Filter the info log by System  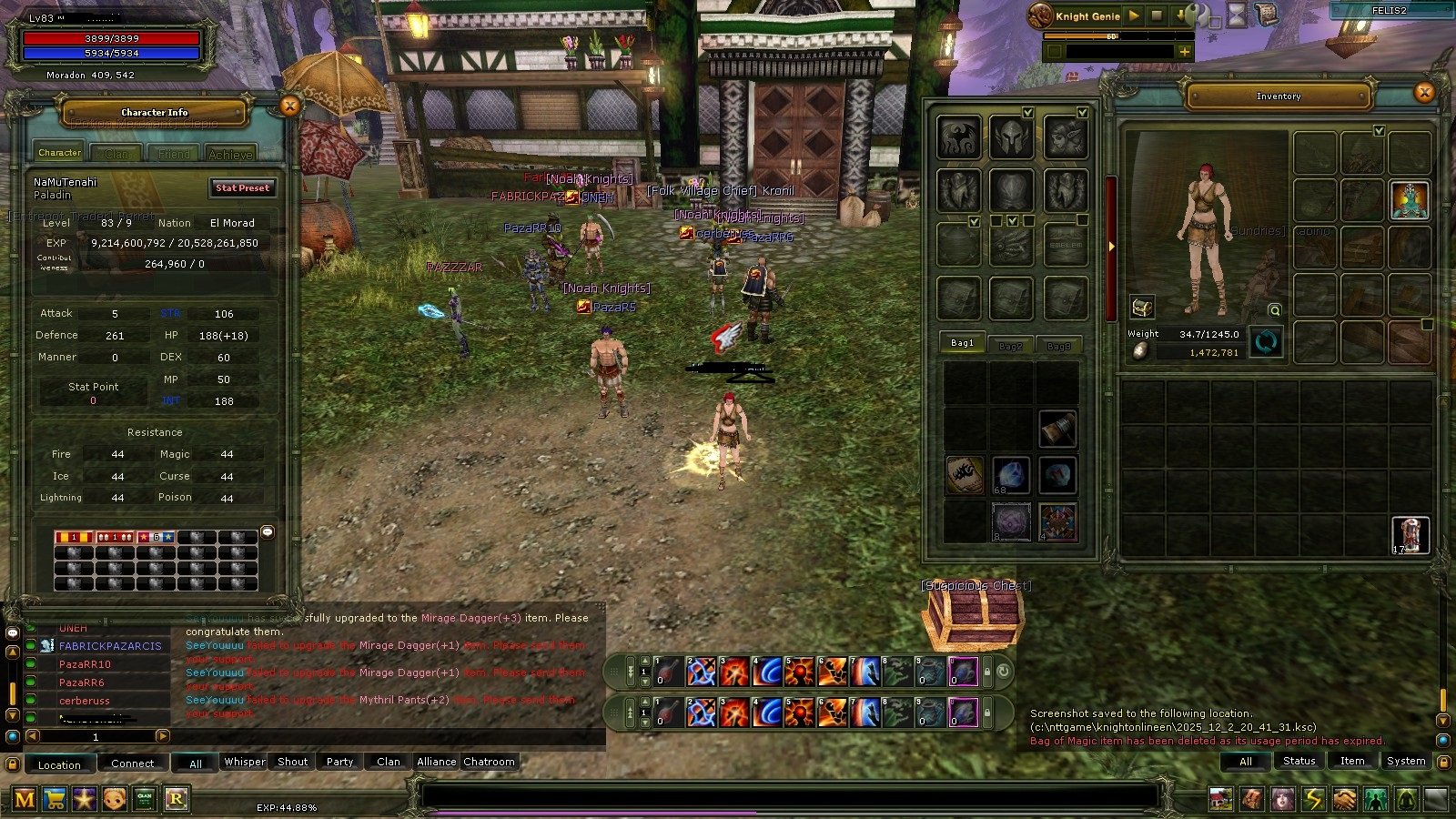point(1405,761)
